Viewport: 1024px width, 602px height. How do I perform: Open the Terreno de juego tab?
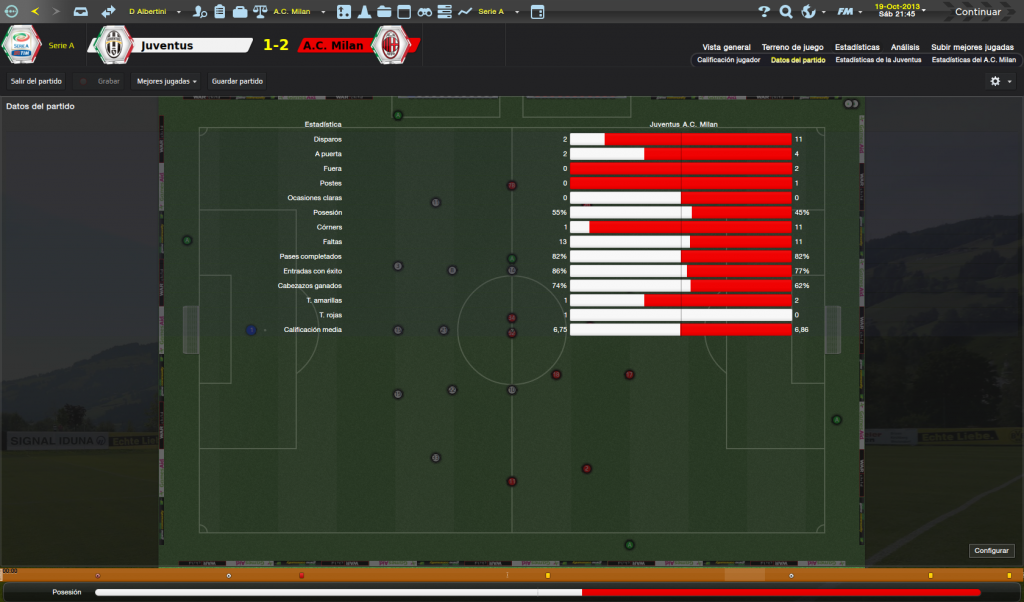pyautogui.click(x=792, y=47)
